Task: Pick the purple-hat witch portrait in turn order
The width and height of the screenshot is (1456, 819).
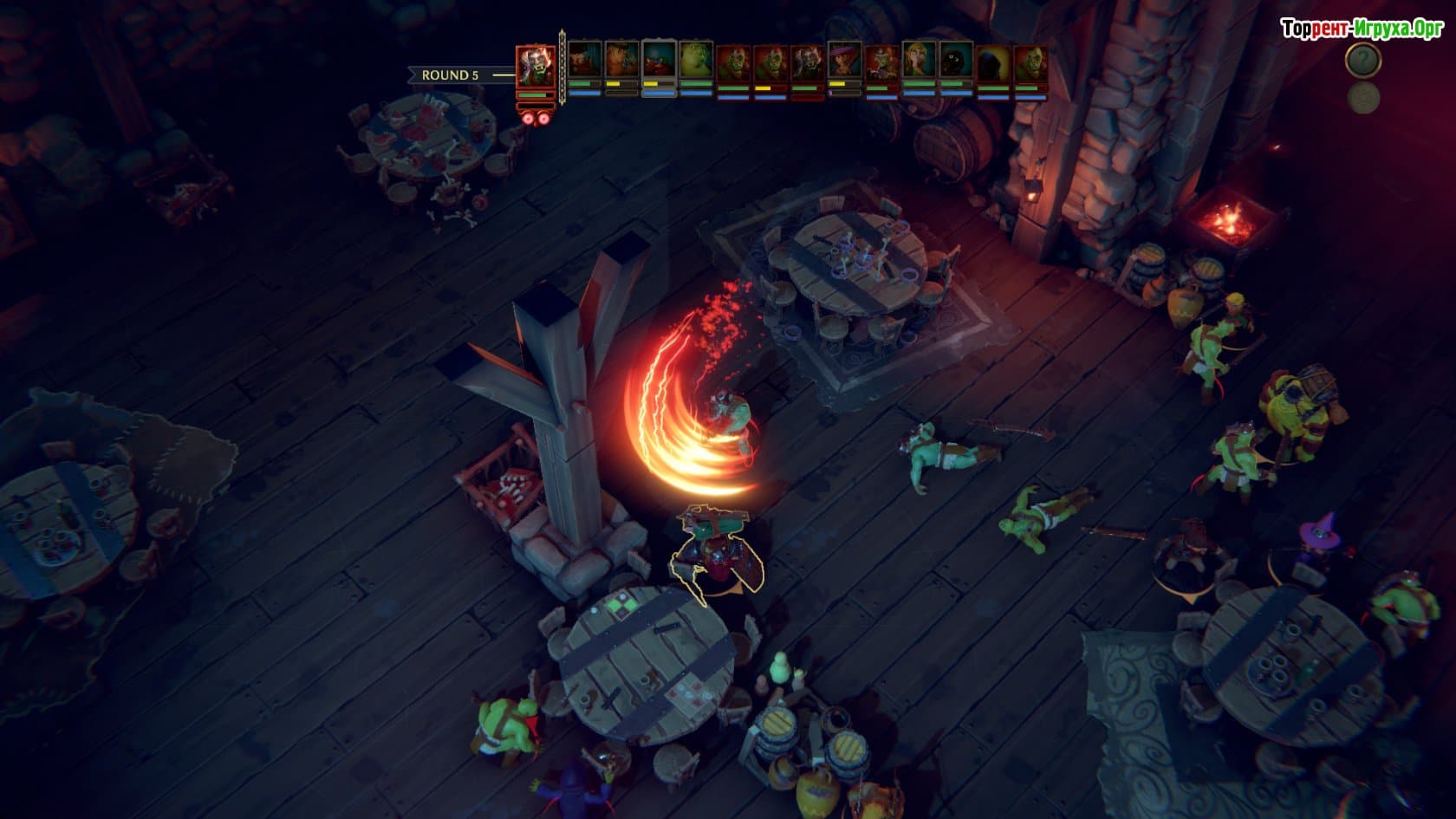Action: click(x=844, y=61)
